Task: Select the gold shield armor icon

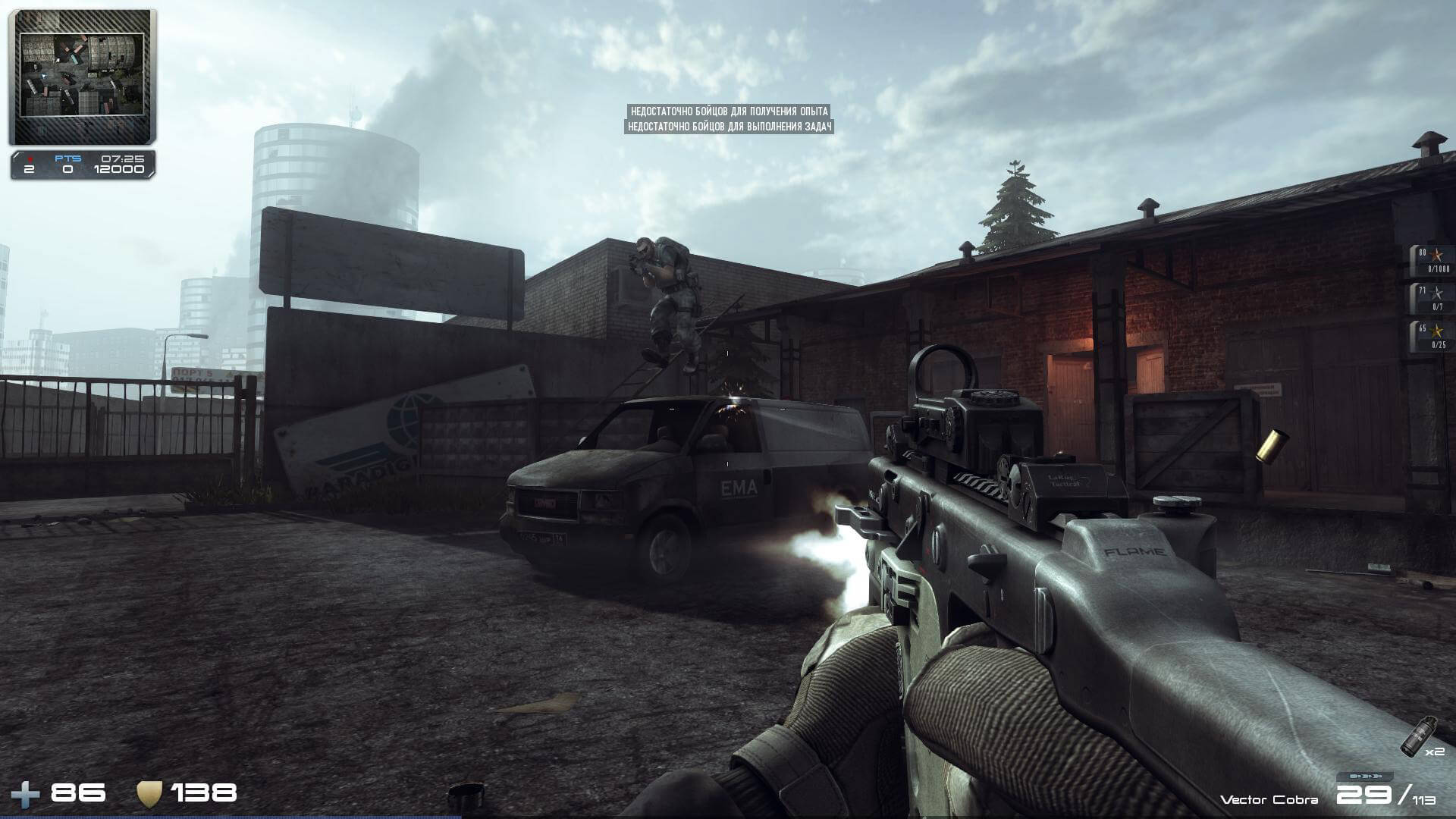Action: pos(149,792)
